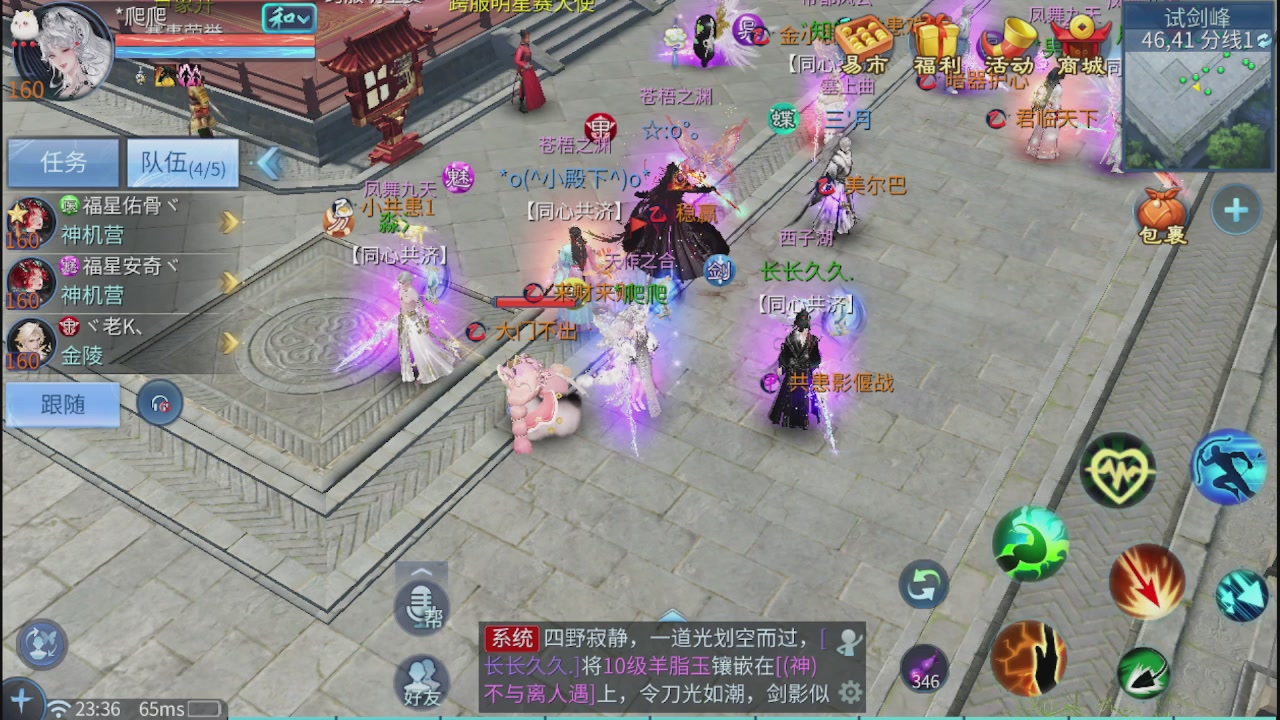Screen dimensions: 1280x720
Task: Collapse the team panel with the blue chevron
Action: coord(268,165)
